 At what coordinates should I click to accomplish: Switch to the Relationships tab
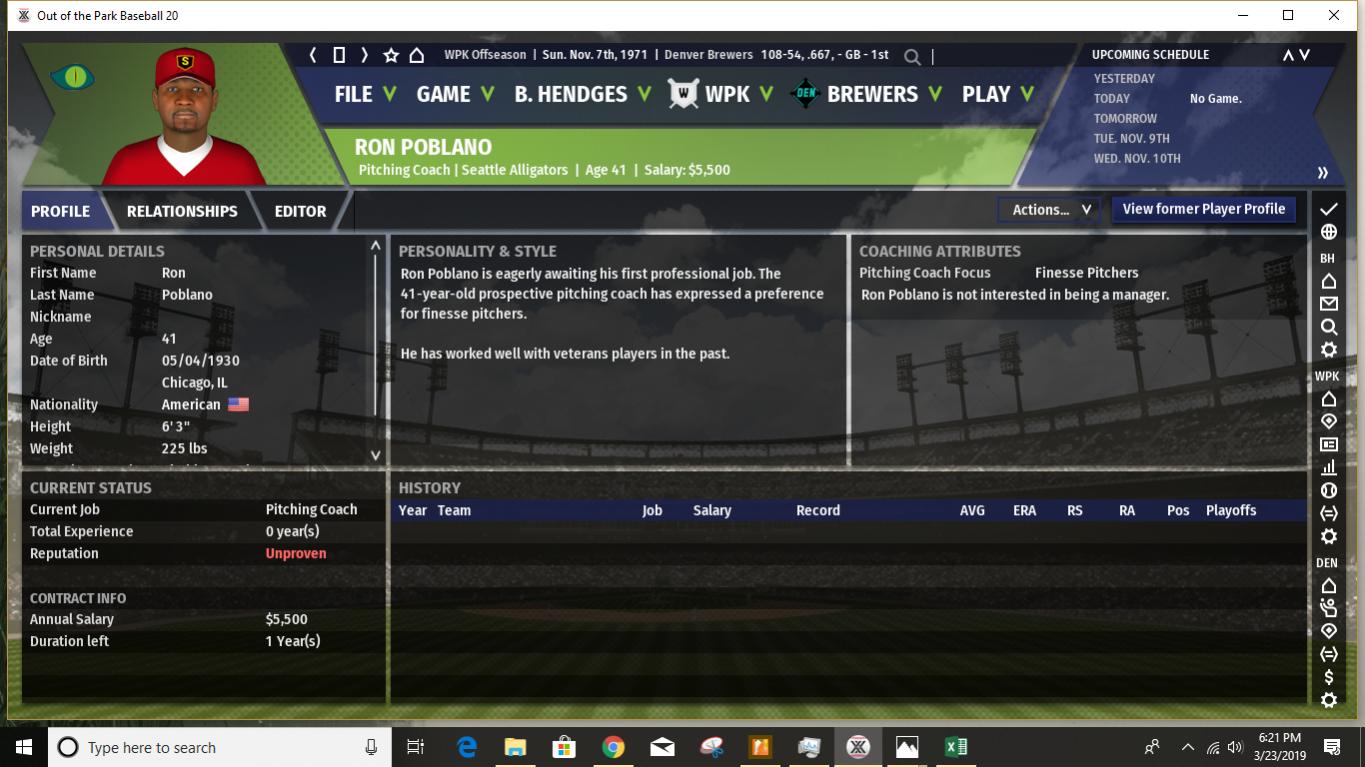coord(182,211)
